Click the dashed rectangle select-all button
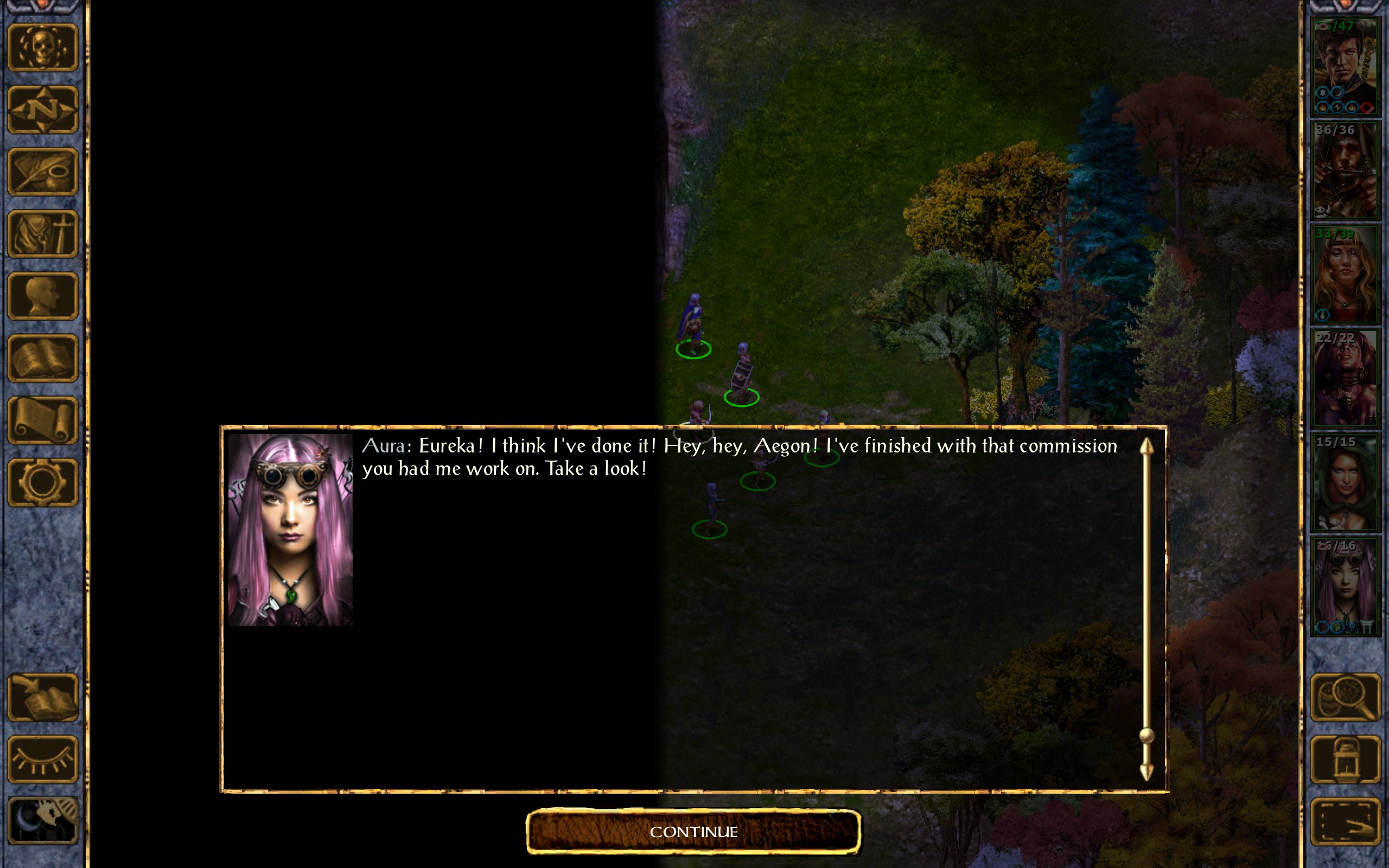 click(x=1346, y=821)
